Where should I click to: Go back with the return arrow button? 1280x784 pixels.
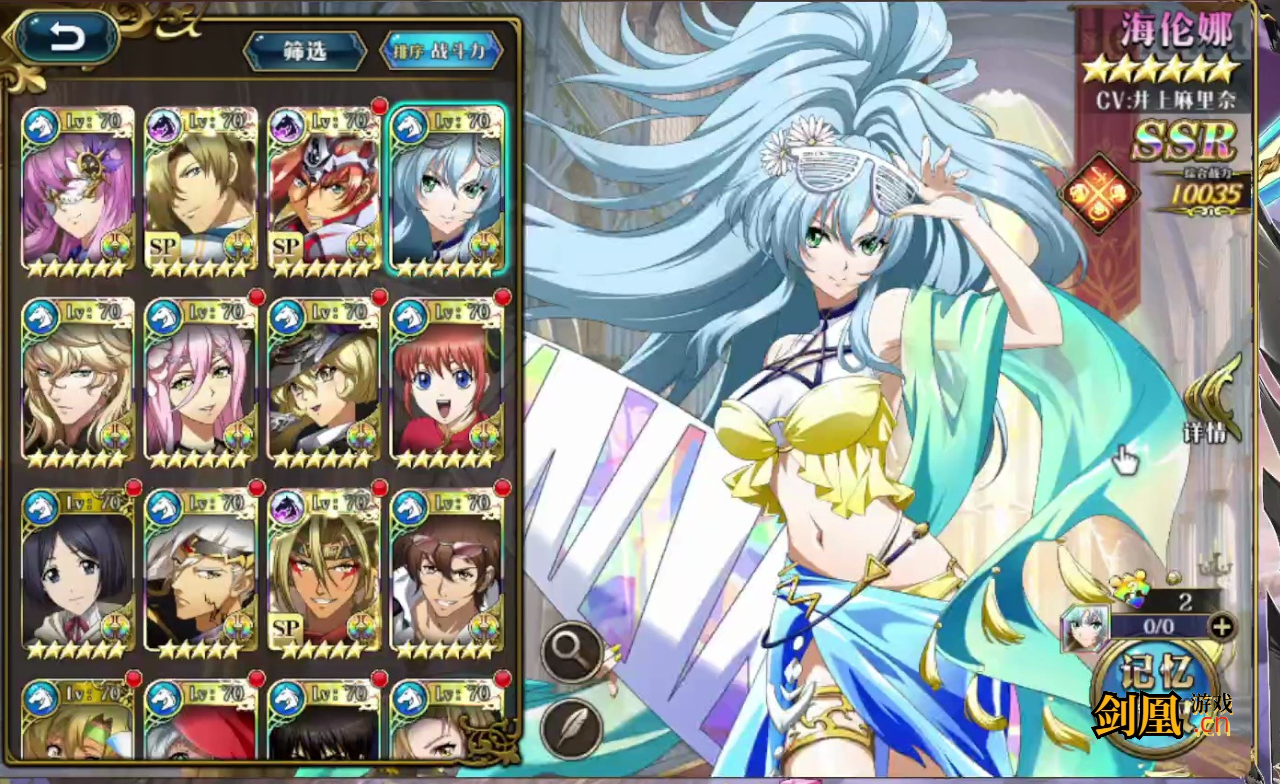click(67, 39)
